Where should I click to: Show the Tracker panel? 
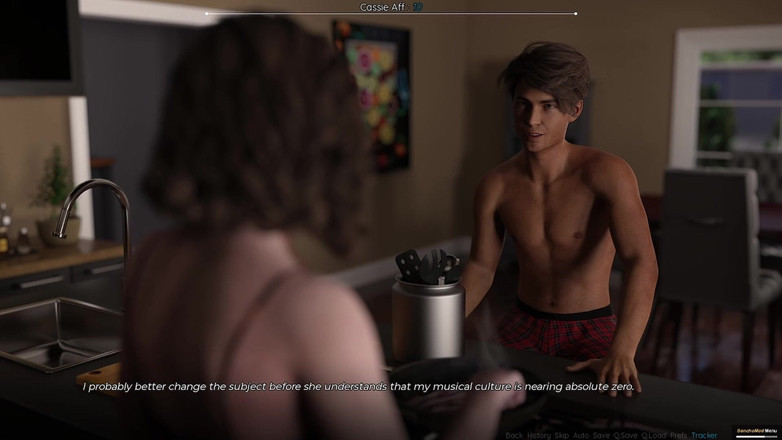pyautogui.click(x=704, y=435)
